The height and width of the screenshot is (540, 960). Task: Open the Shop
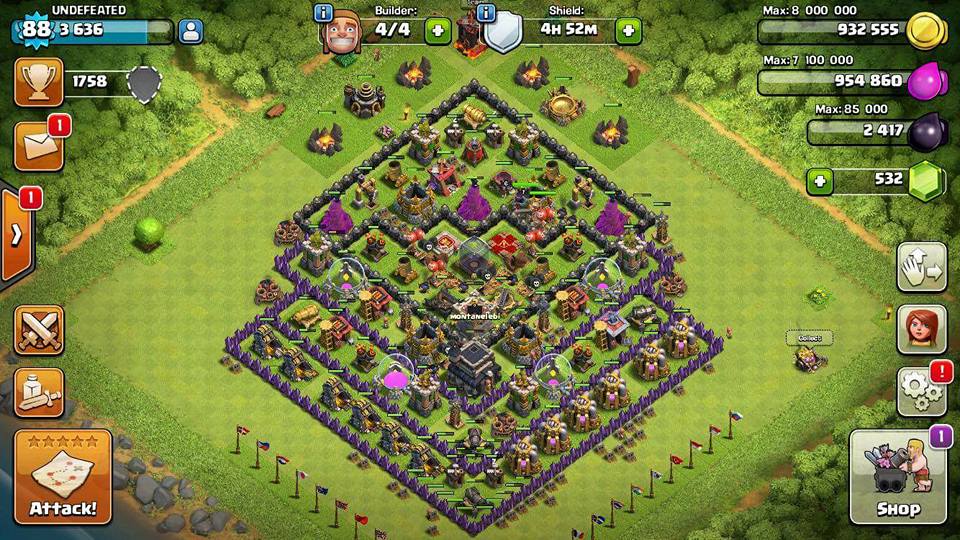tap(898, 477)
